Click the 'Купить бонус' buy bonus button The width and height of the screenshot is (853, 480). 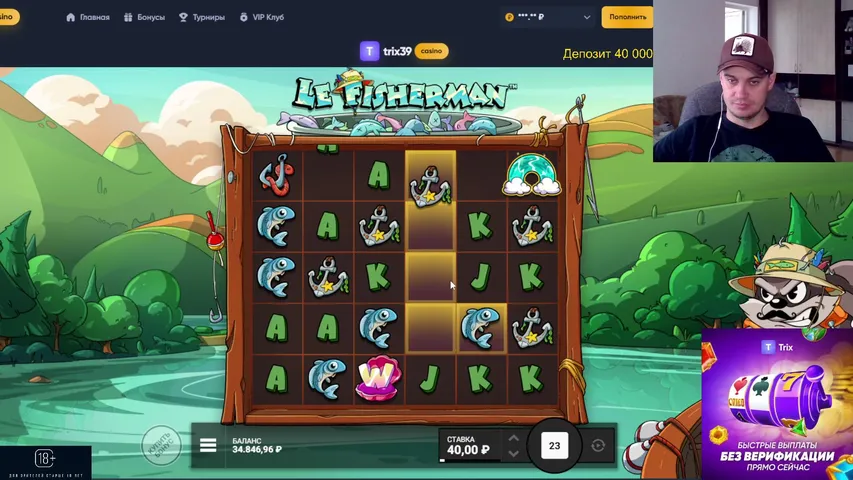click(162, 445)
